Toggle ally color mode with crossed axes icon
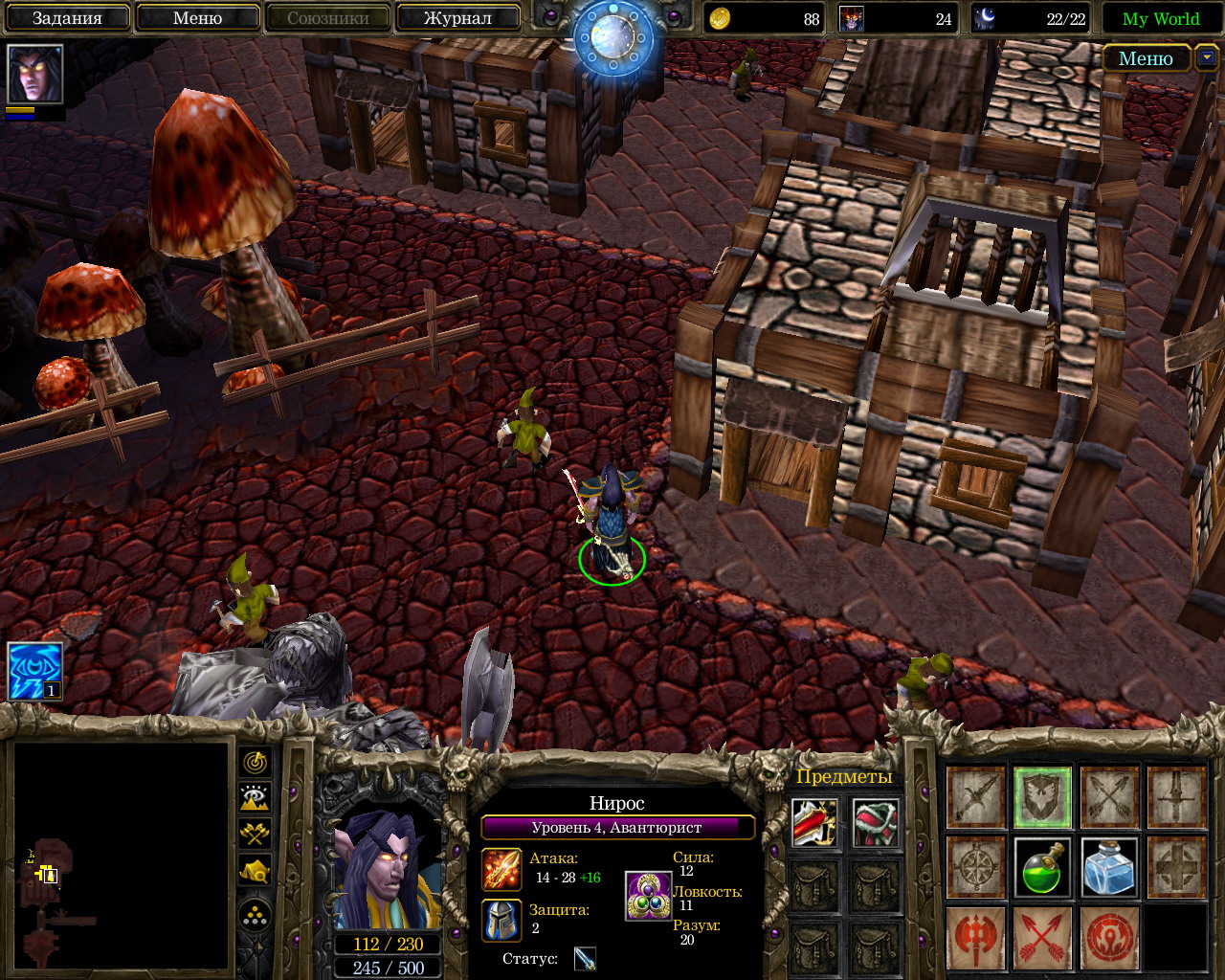1225x980 pixels. 255,834
